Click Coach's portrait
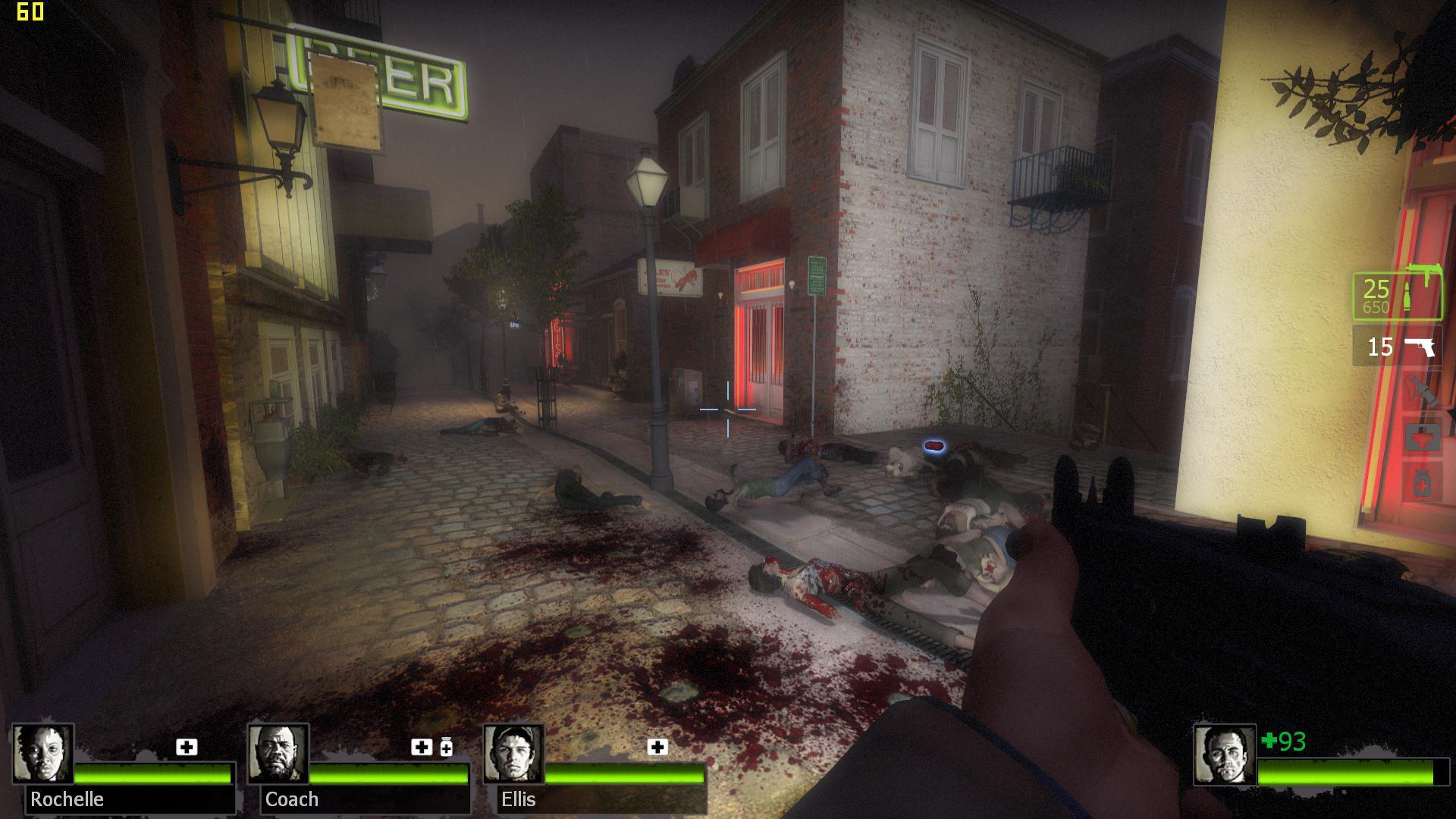 pyautogui.click(x=278, y=754)
